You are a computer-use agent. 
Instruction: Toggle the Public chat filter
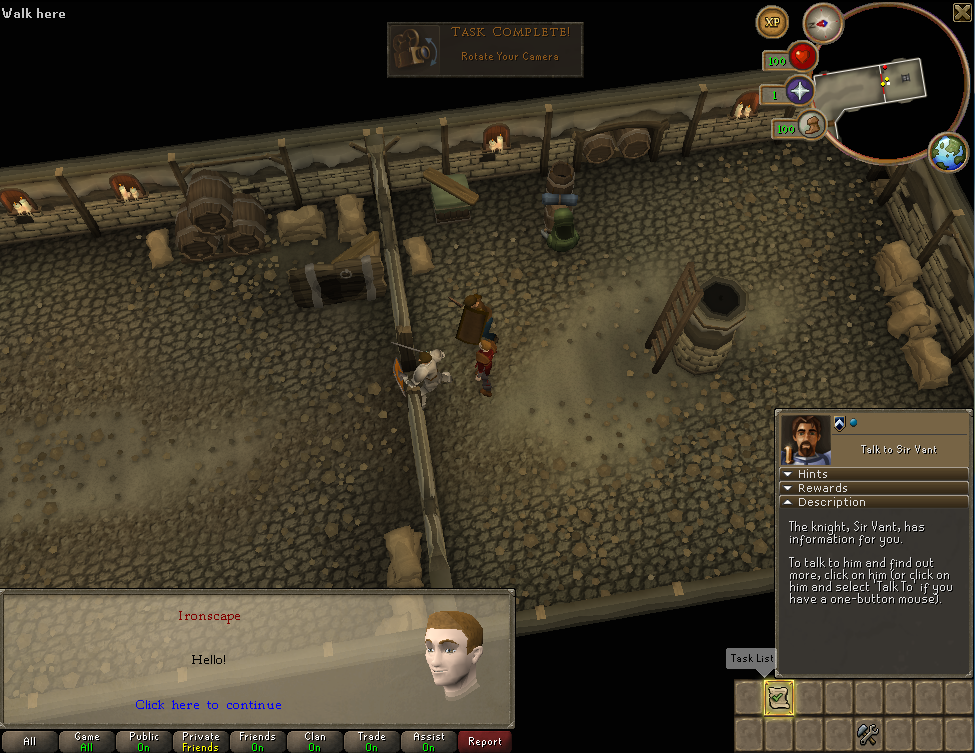(144, 742)
